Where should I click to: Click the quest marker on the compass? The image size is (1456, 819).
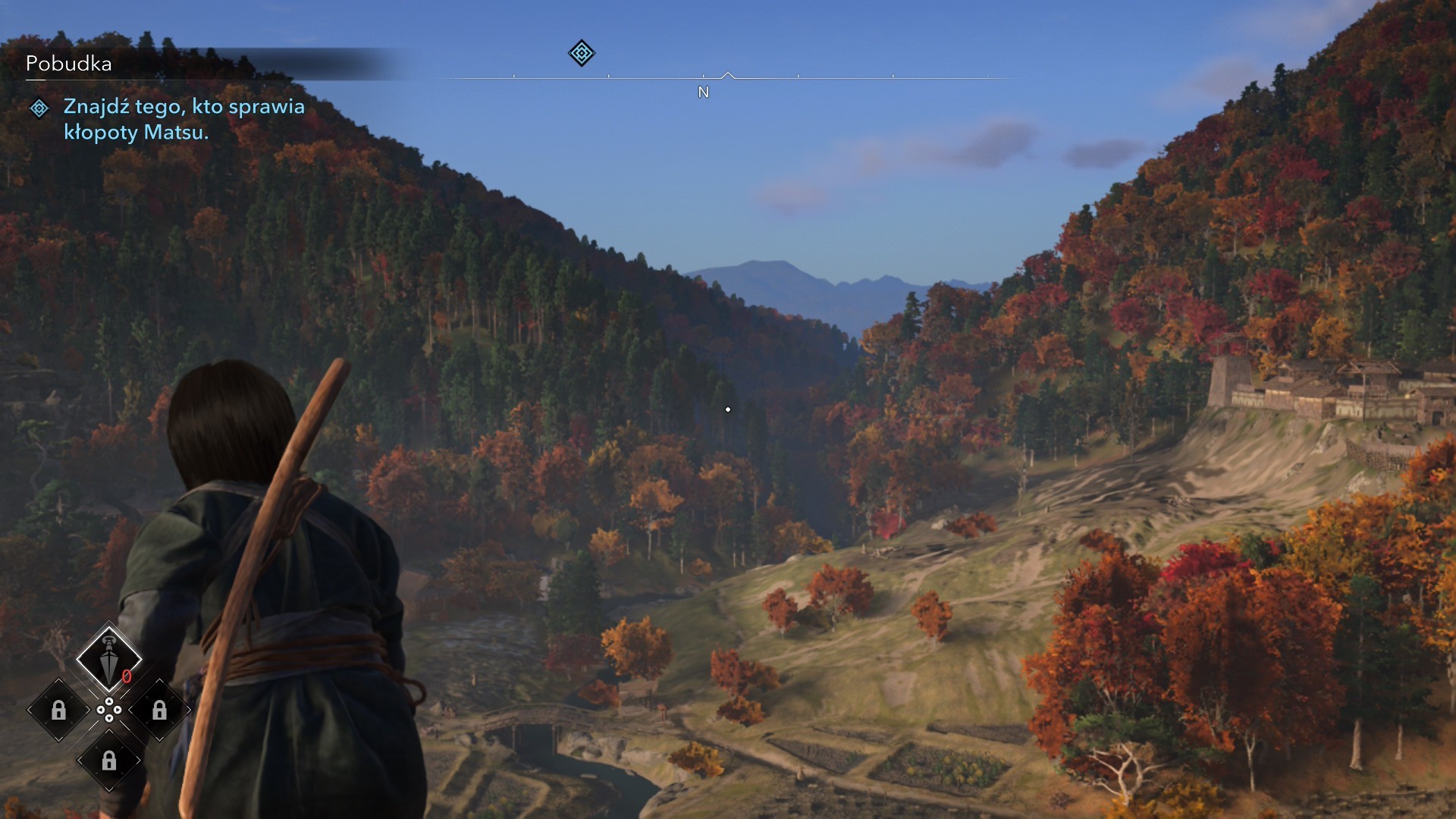(582, 53)
